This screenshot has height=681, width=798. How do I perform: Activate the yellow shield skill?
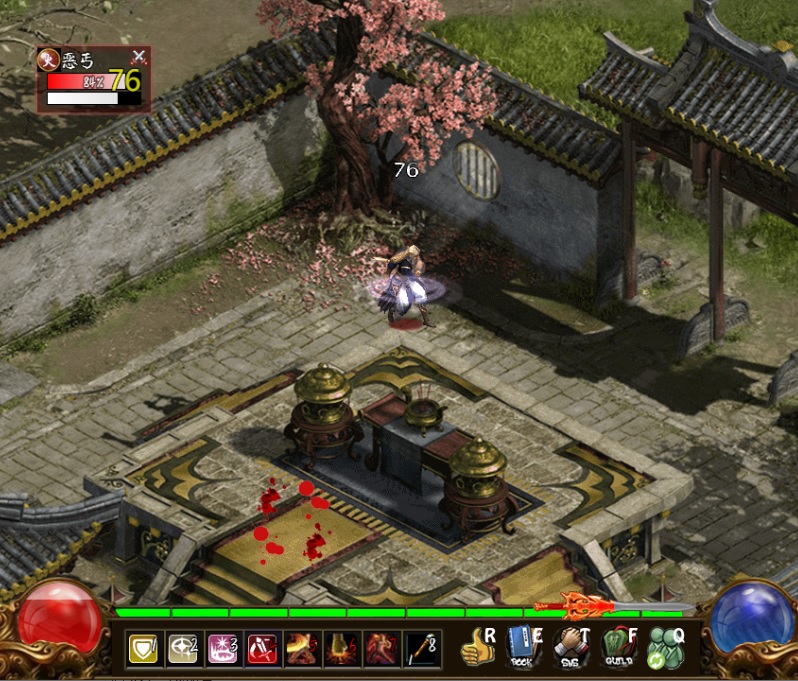[143, 650]
